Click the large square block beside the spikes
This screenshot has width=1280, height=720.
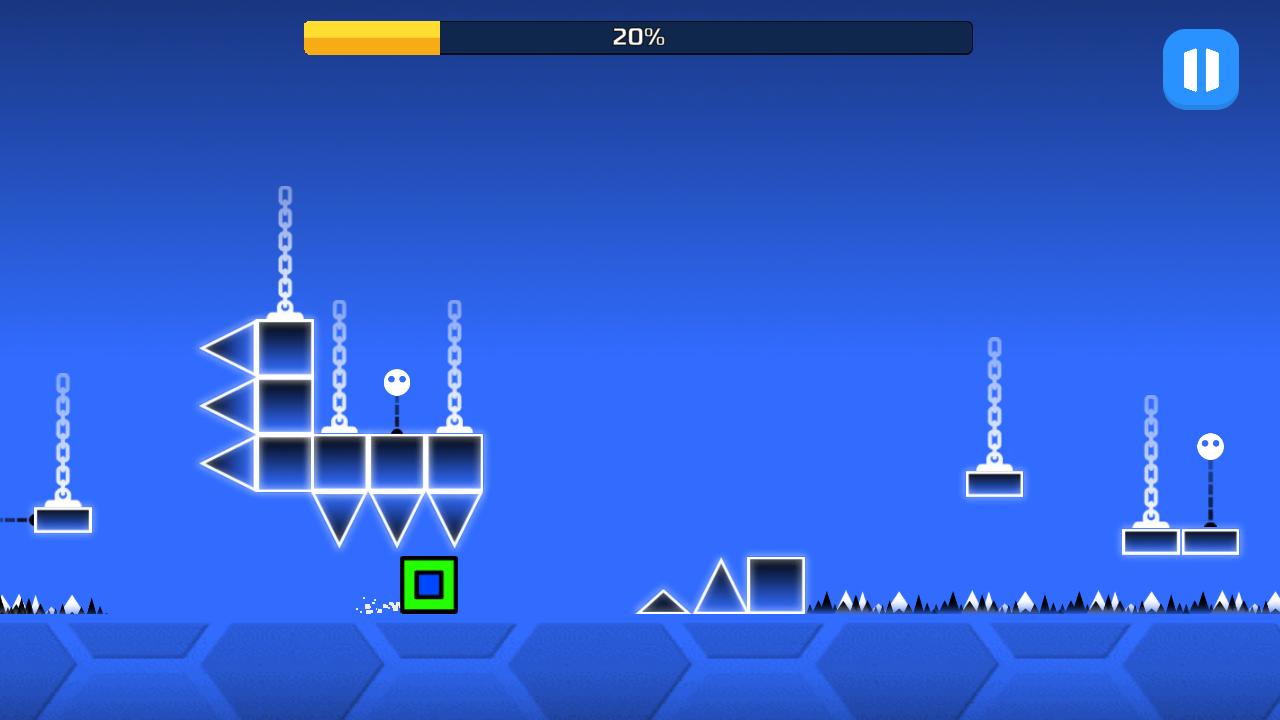775,585
